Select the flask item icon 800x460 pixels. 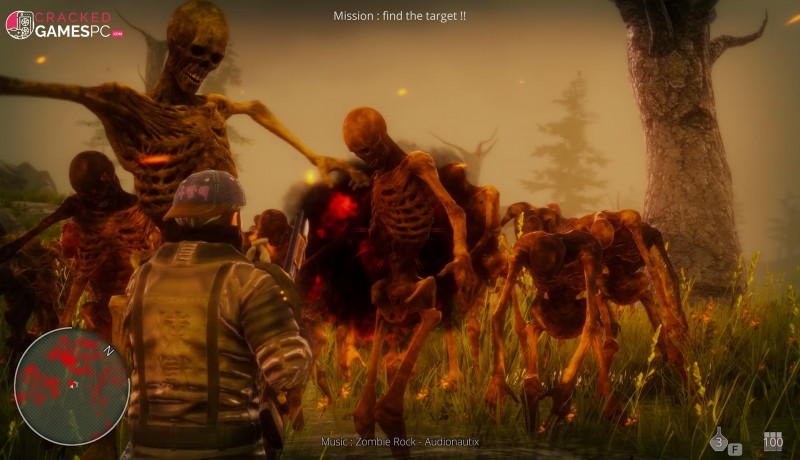718,440
